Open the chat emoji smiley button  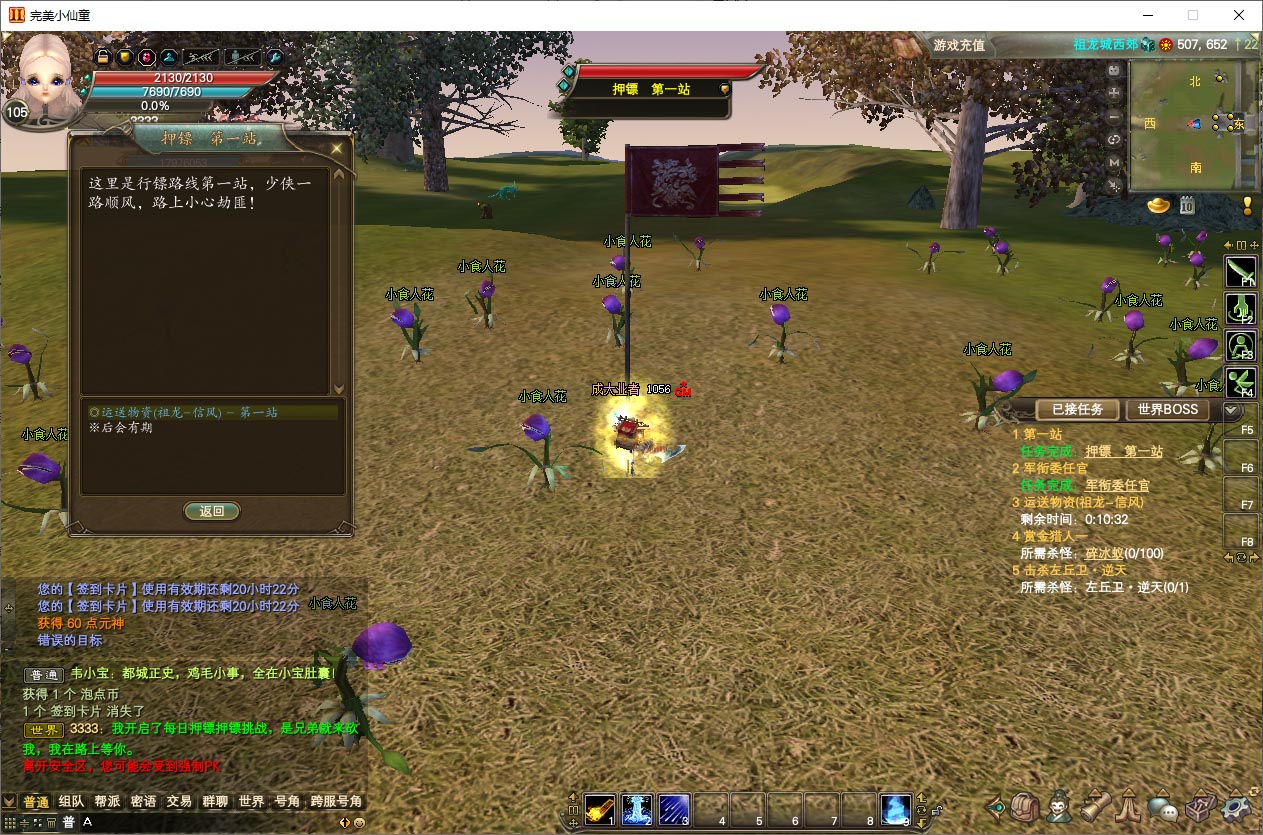coord(359,822)
